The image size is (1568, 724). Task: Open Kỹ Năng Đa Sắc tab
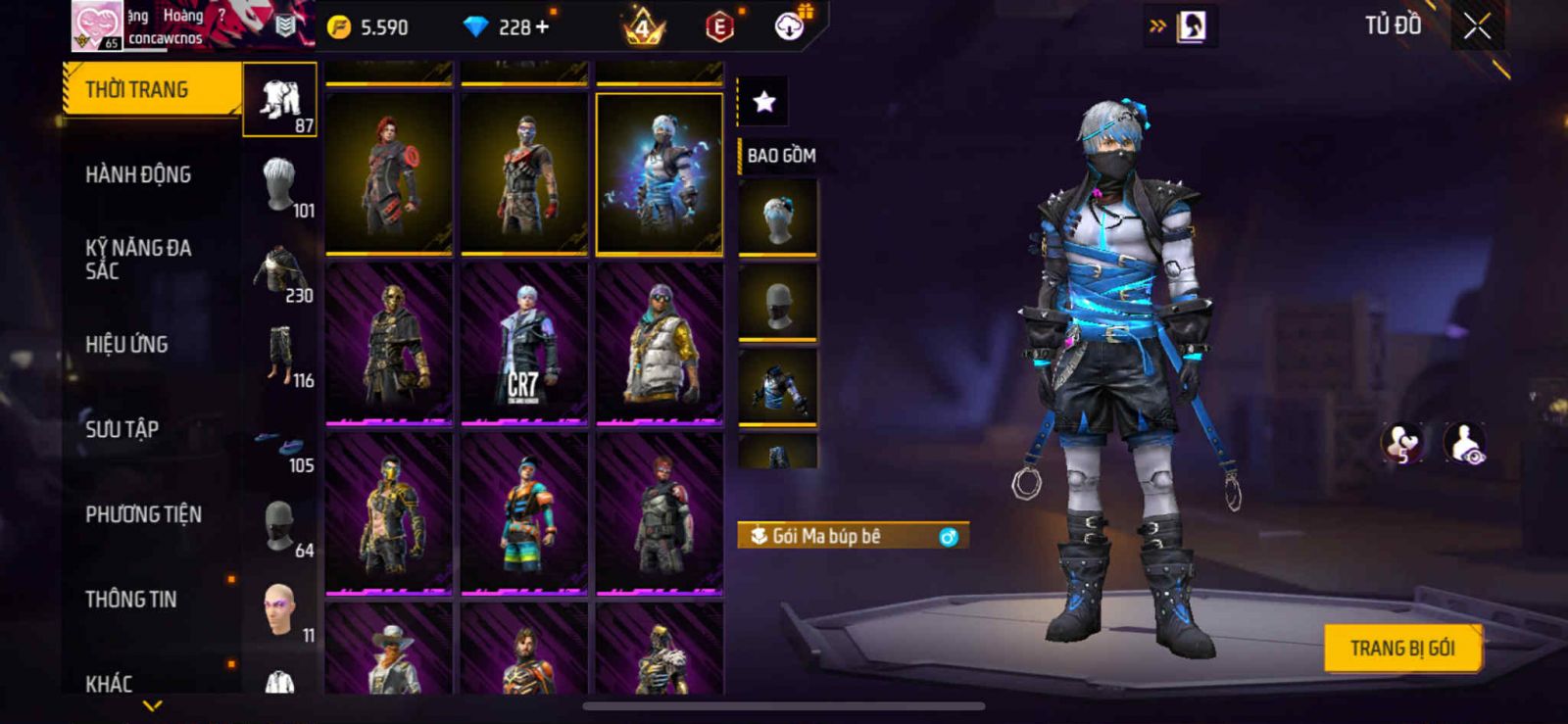pos(138,260)
